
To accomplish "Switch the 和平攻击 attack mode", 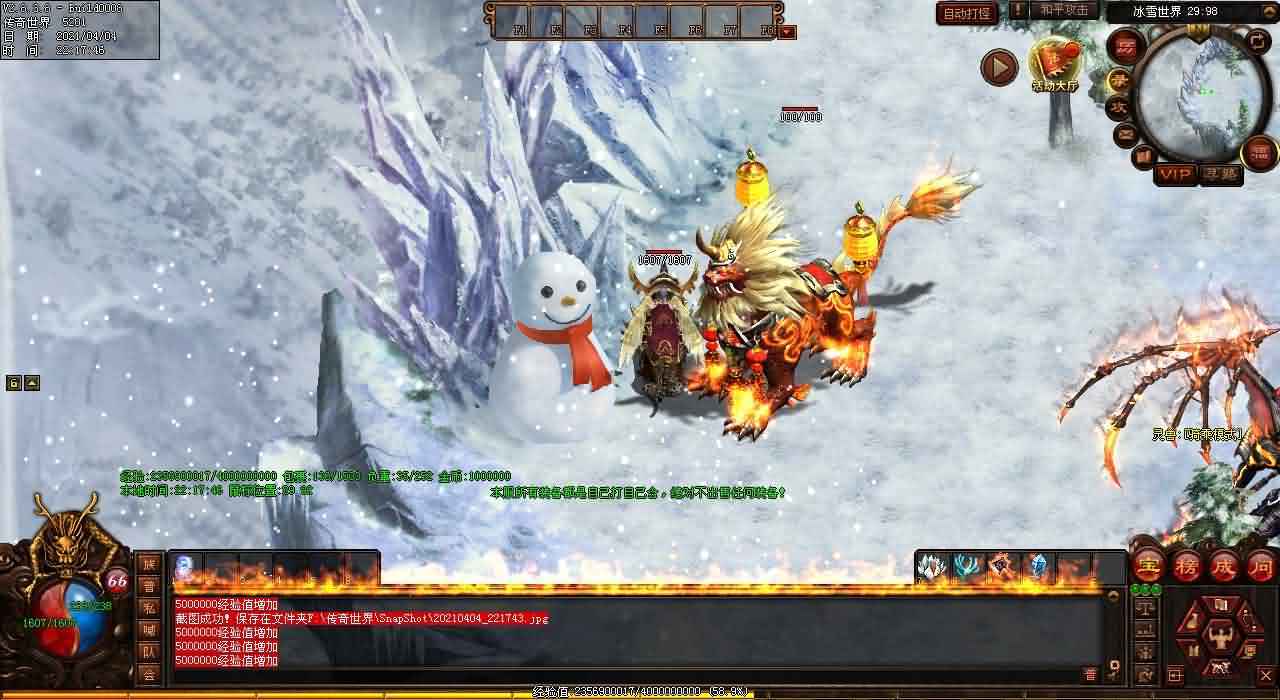I will coord(1063,10).
